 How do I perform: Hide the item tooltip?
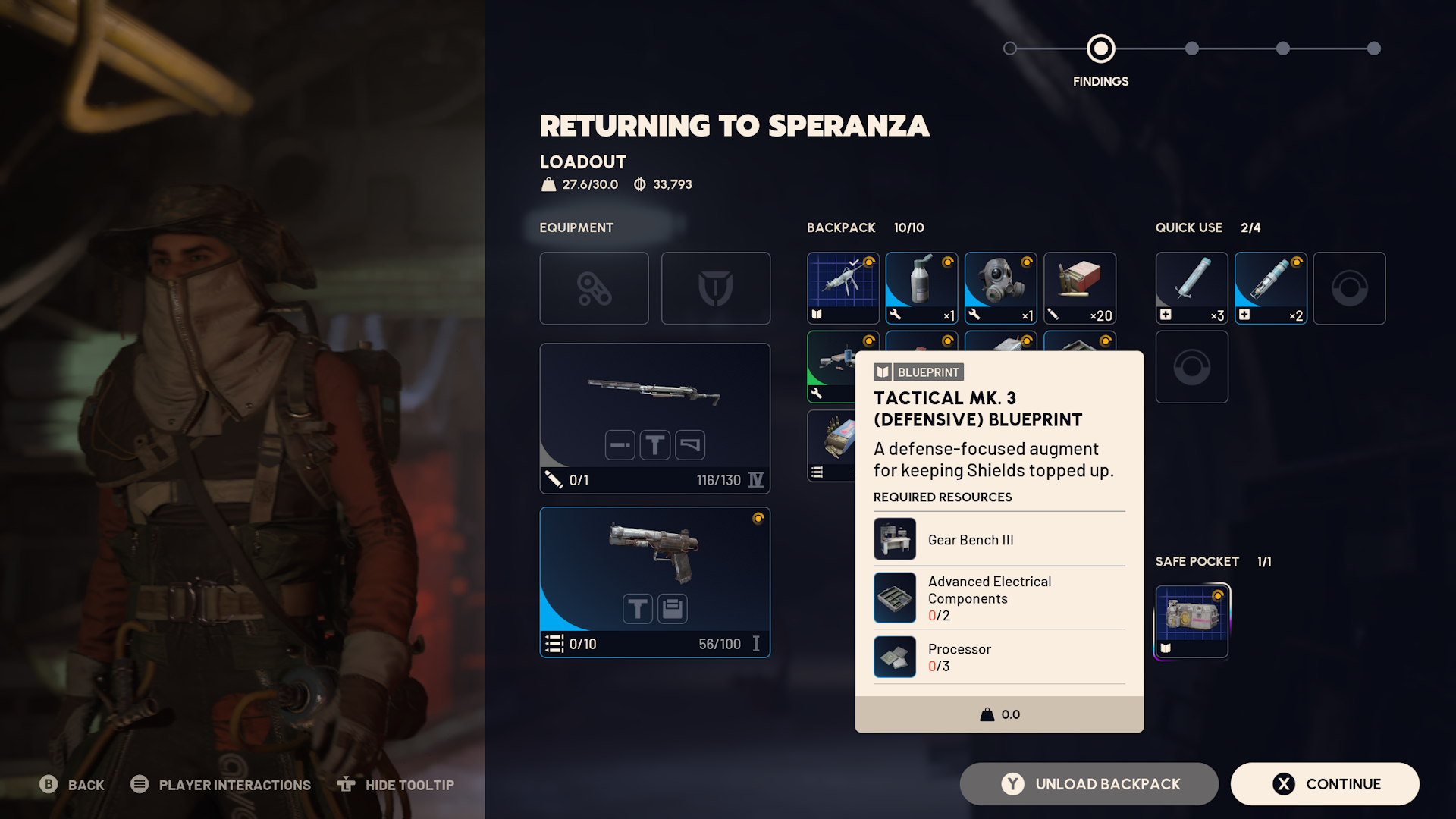(396, 785)
